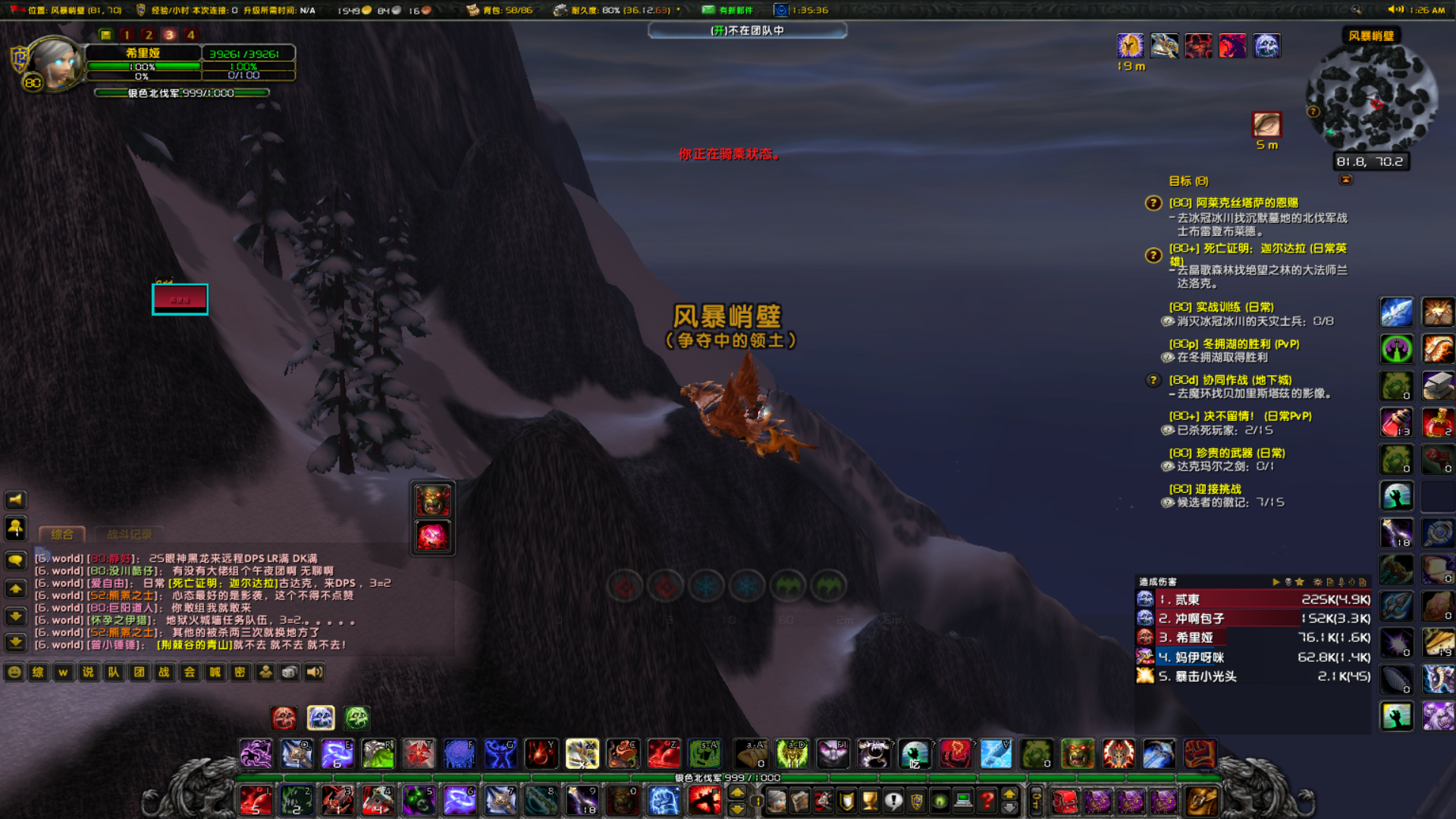Open the gold trophy achievements button

coord(870,801)
